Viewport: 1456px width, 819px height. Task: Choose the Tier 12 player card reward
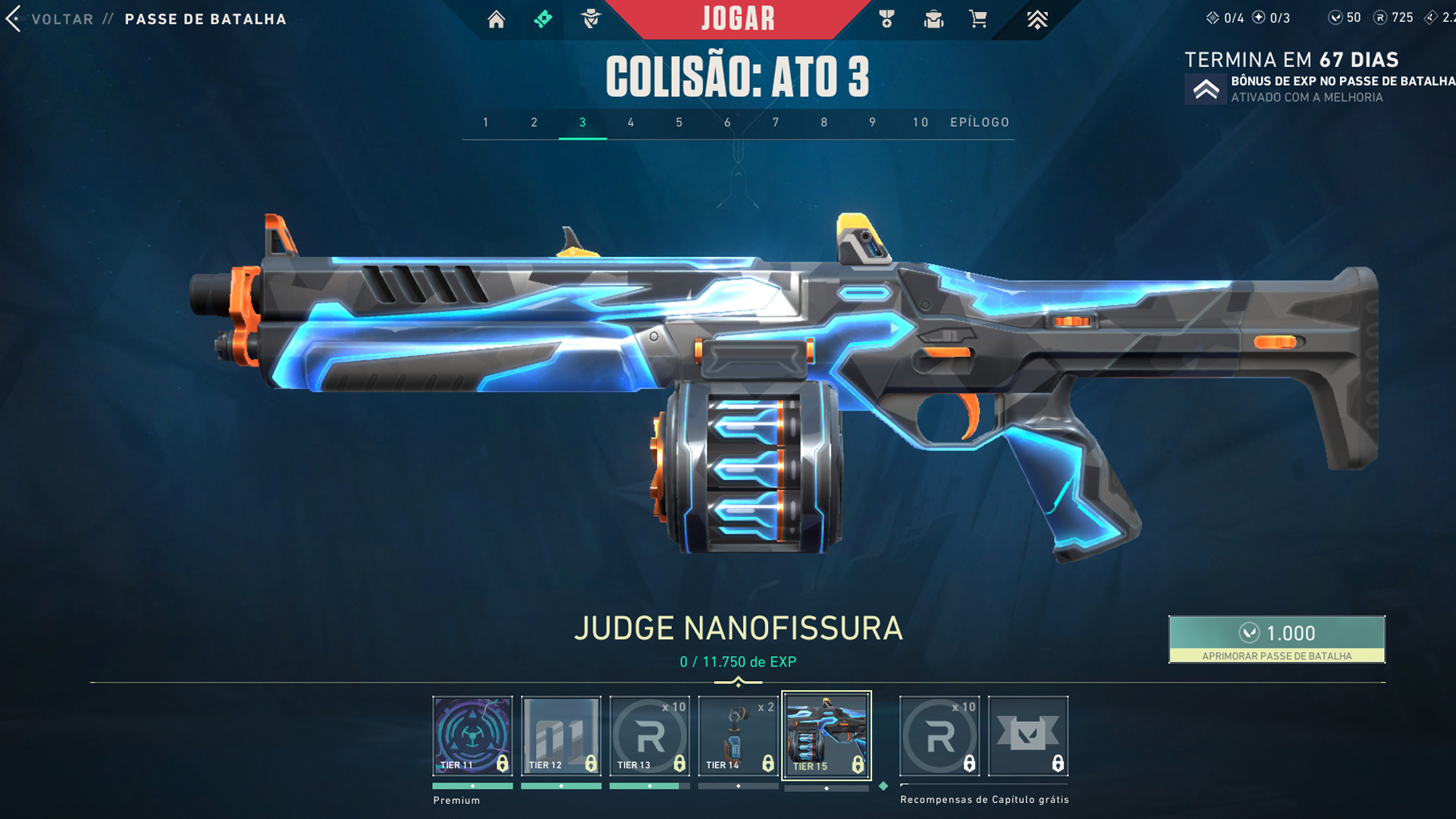click(561, 736)
